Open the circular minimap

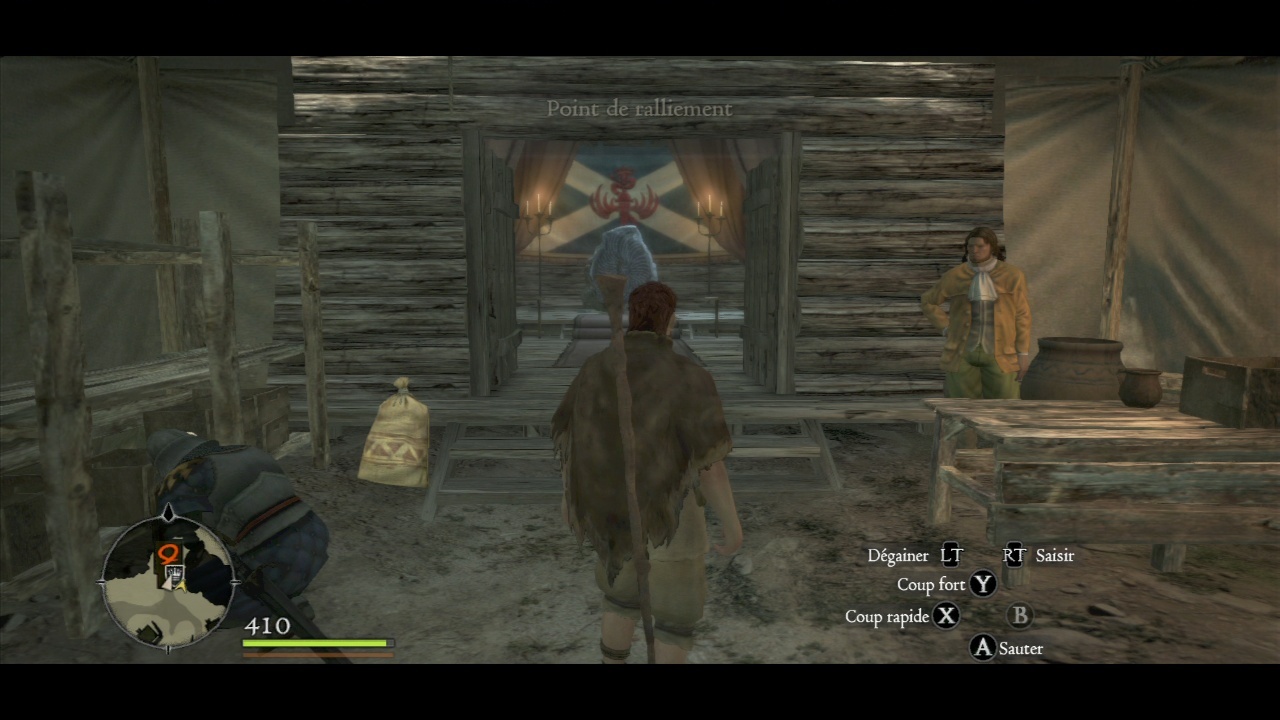click(168, 582)
